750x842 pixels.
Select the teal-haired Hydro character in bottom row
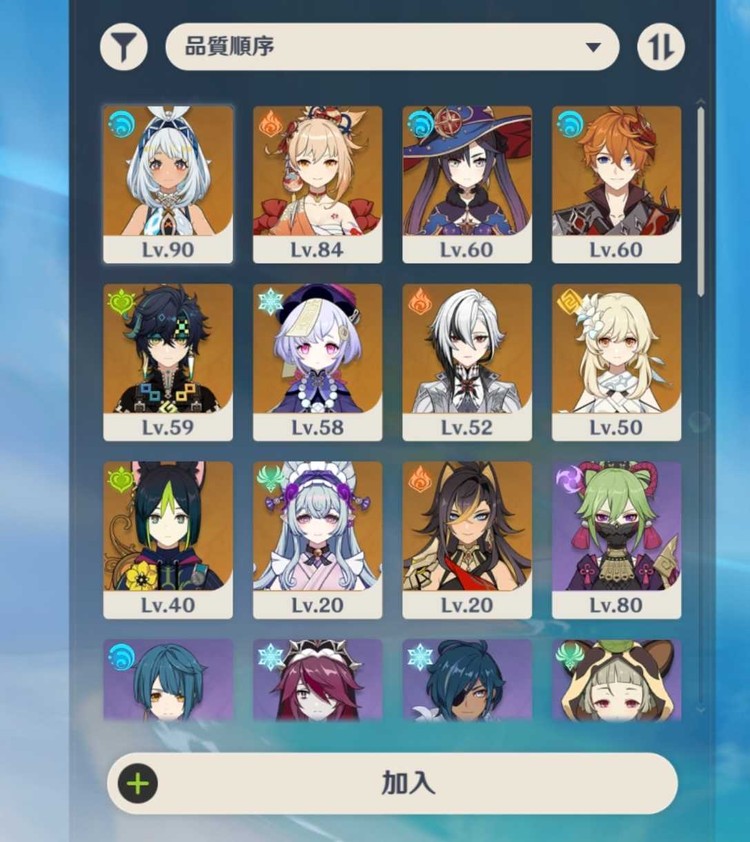tap(168, 680)
